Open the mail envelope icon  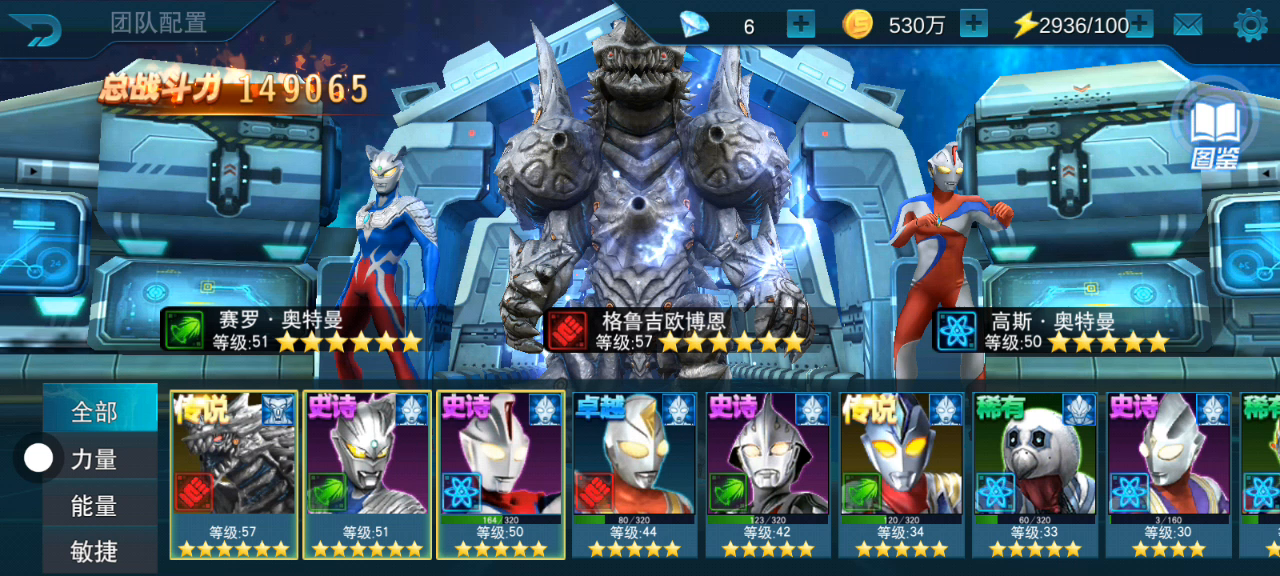coord(1188,25)
